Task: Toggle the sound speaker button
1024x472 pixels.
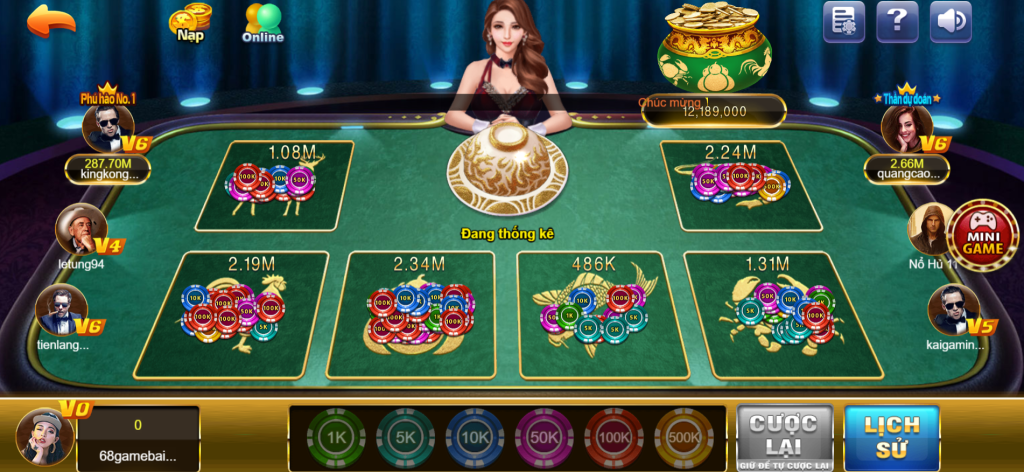Action: pos(950,22)
